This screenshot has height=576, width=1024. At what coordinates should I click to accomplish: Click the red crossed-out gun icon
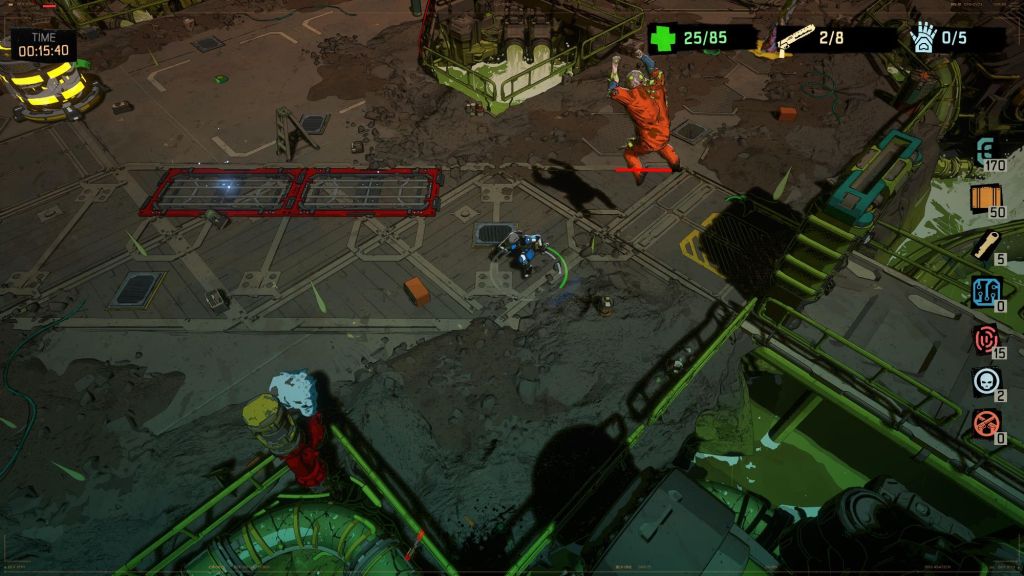point(986,423)
